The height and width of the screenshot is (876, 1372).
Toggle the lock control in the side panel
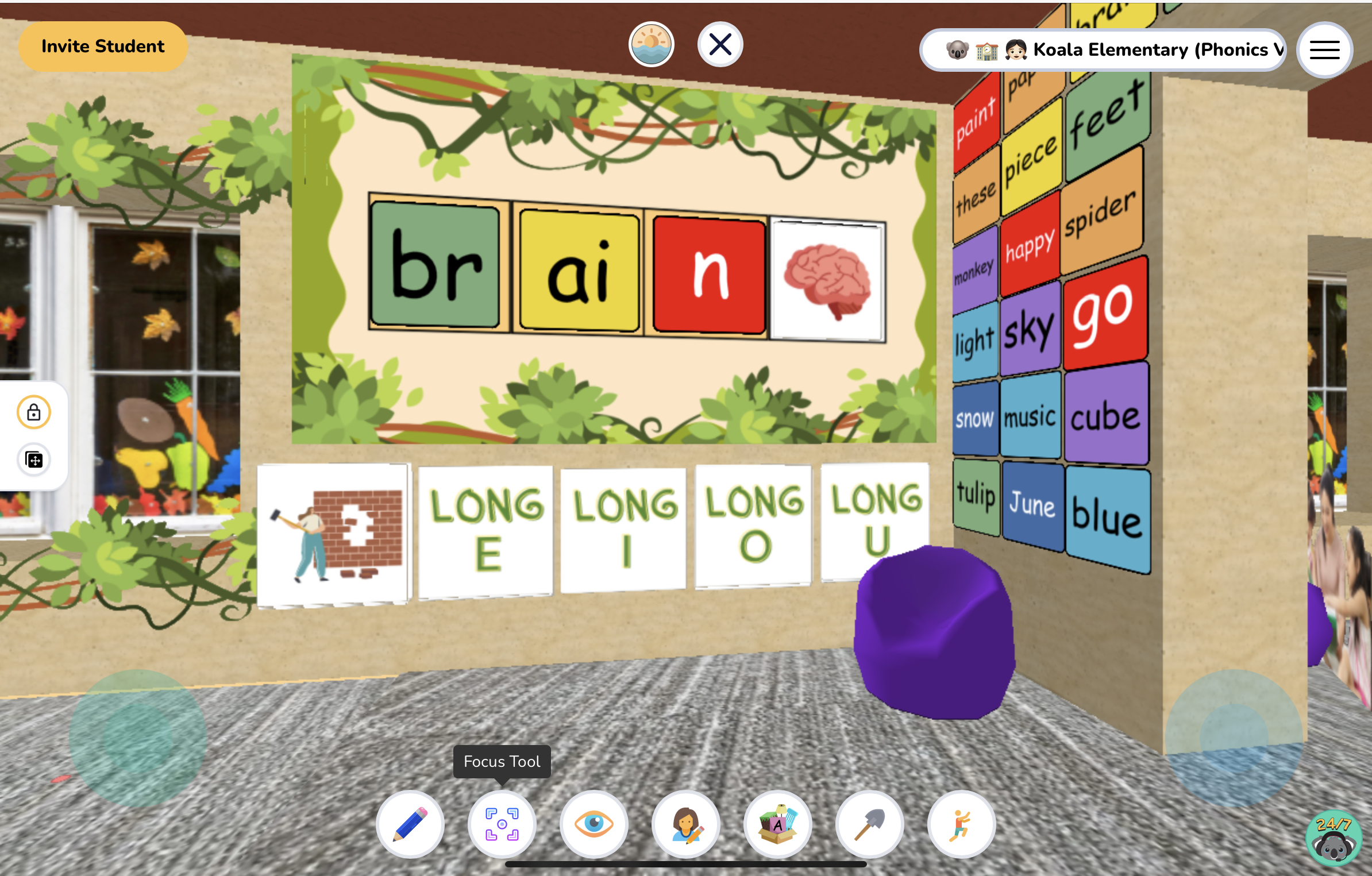[x=34, y=411]
